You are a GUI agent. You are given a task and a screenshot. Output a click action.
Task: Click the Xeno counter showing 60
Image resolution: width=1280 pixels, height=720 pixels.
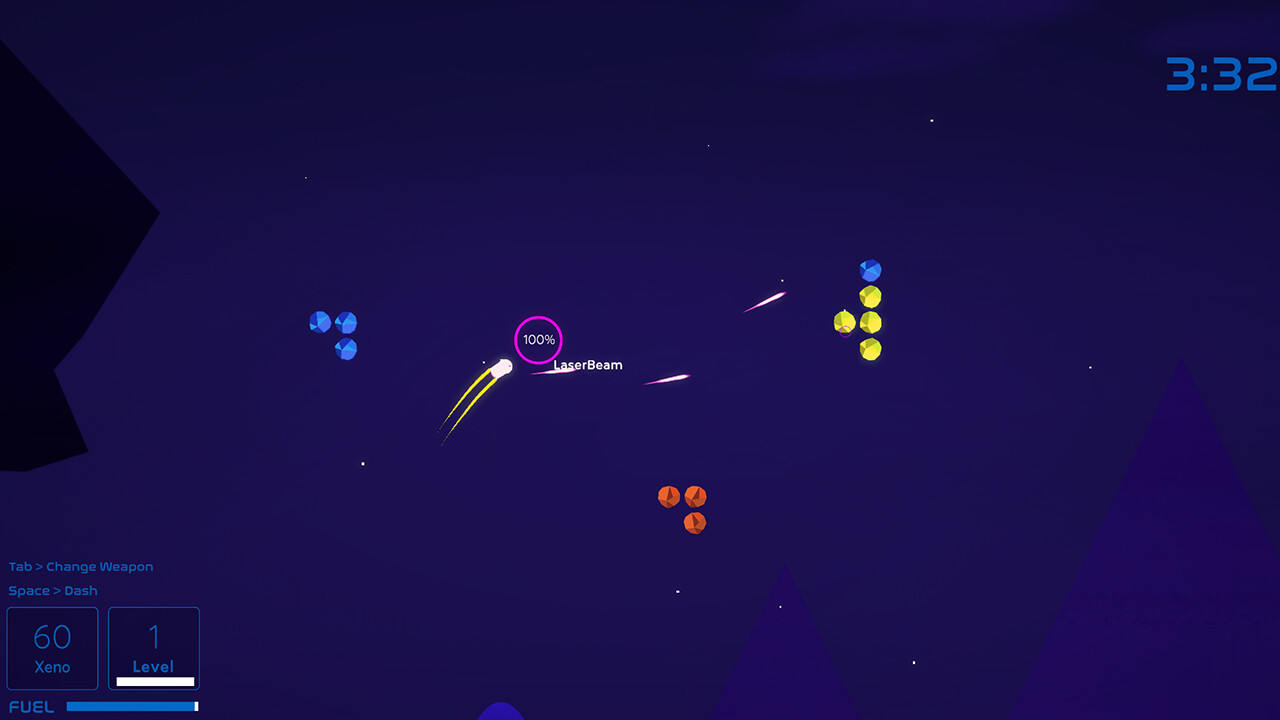(x=52, y=647)
